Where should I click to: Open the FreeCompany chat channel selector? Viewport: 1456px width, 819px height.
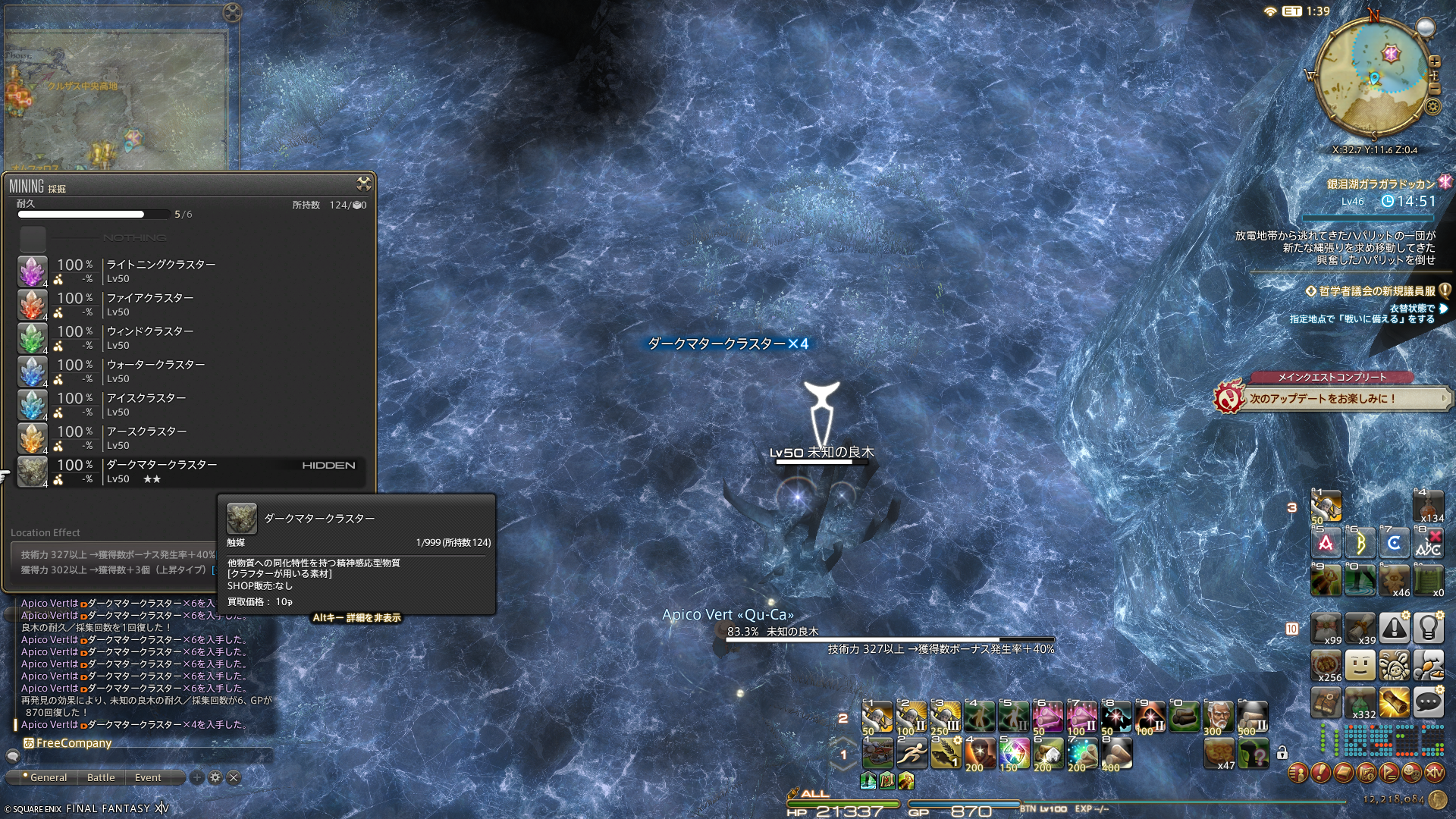pos(68,743)
